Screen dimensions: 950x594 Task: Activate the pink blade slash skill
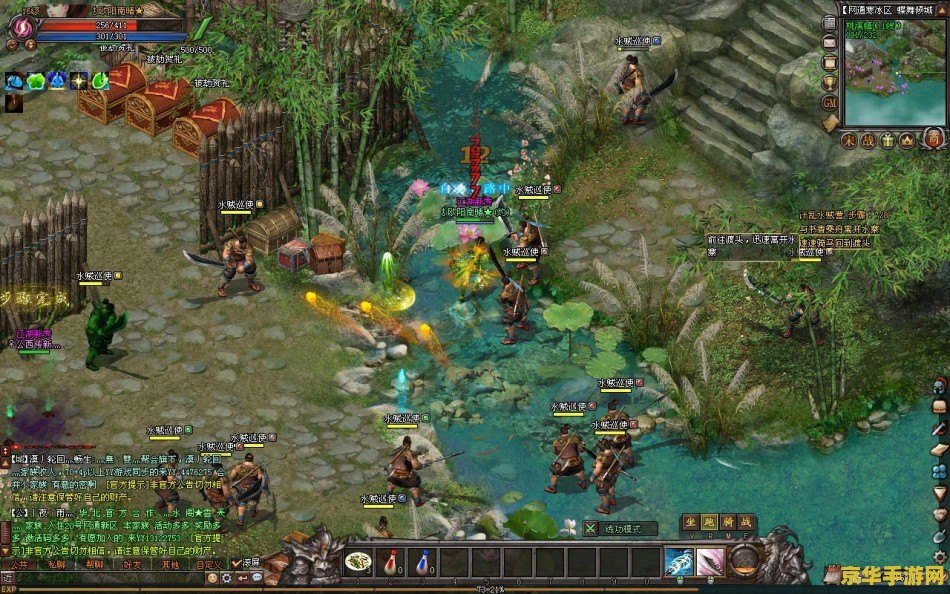[x=711, y=562]
